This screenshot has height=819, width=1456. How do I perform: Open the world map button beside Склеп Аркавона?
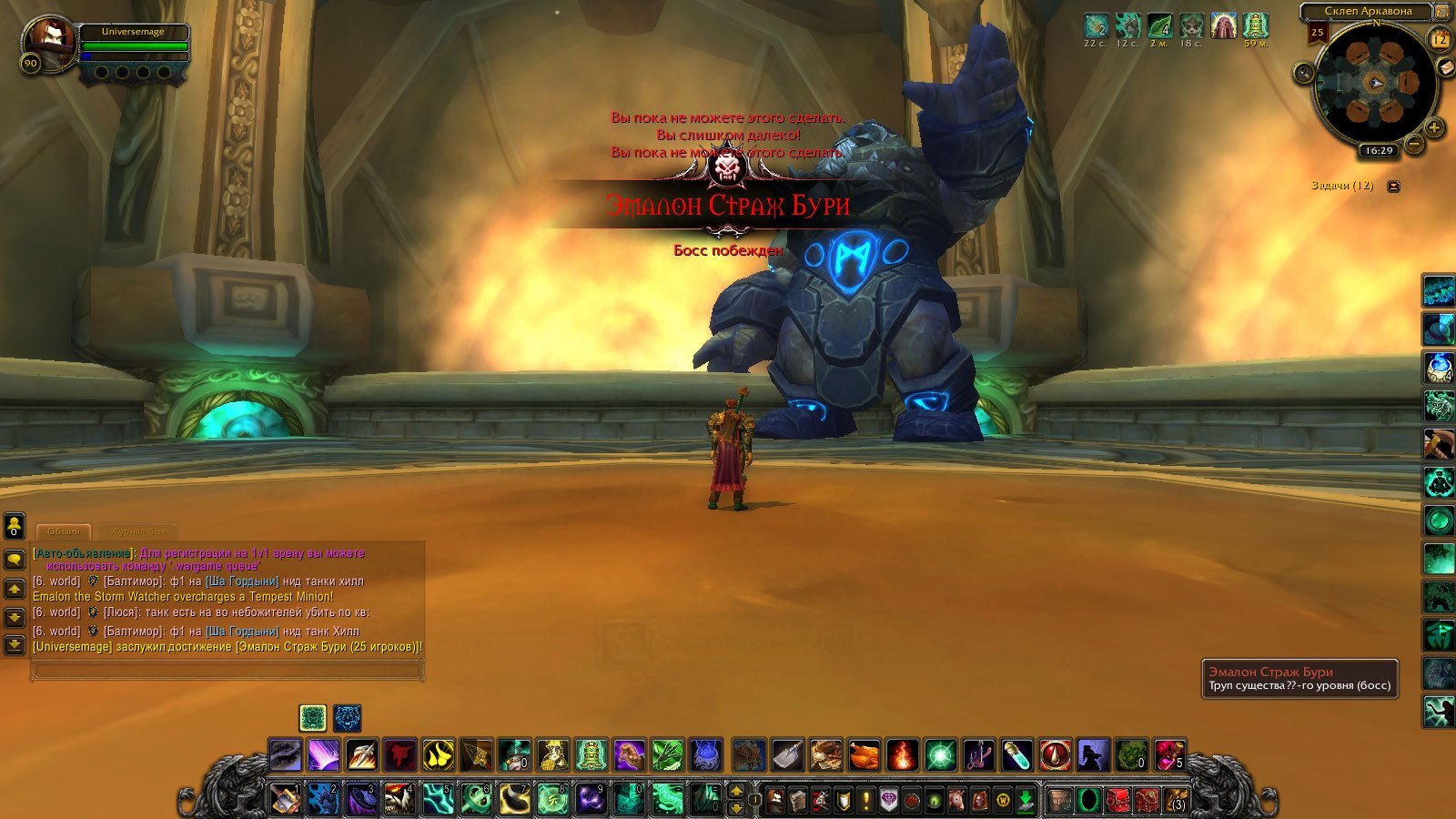tap(1441, 12)
